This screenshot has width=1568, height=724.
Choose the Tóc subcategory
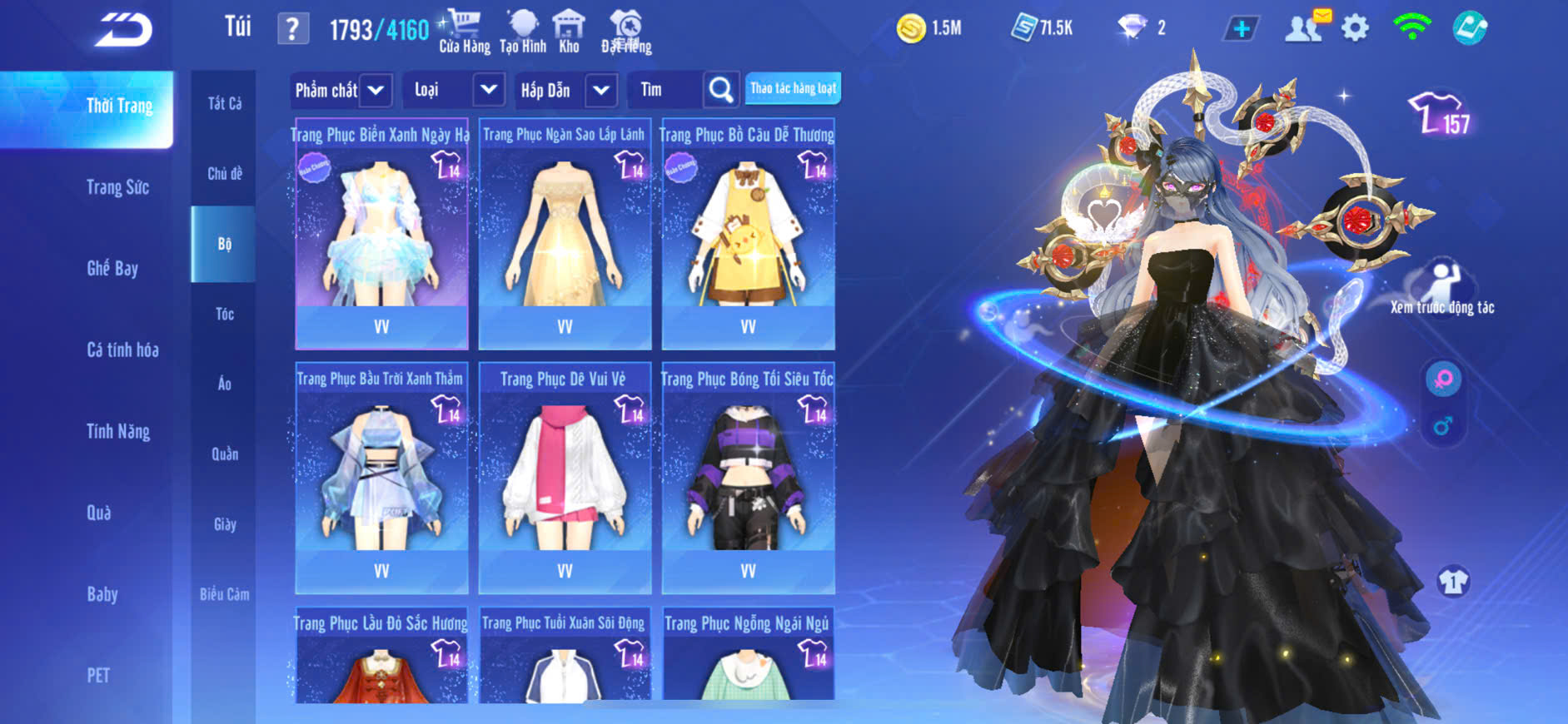coord(224,314)
